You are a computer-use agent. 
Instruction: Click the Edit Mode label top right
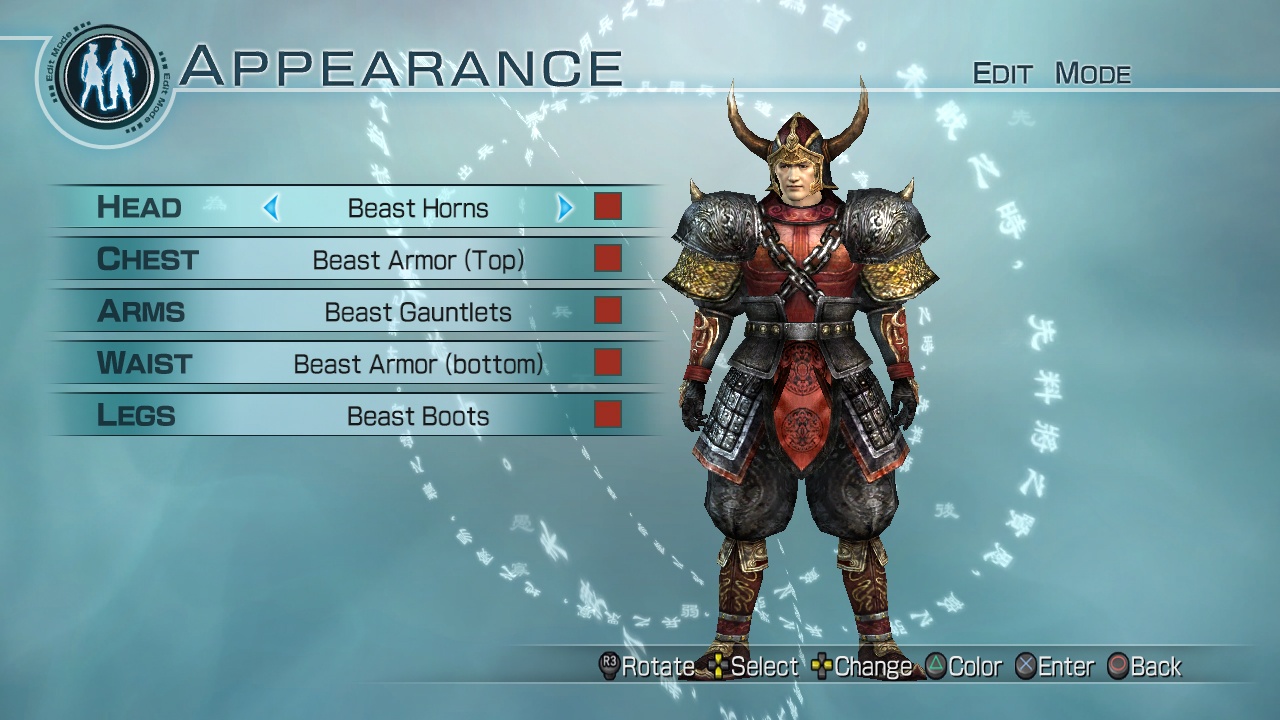(x=1053, y=73)
